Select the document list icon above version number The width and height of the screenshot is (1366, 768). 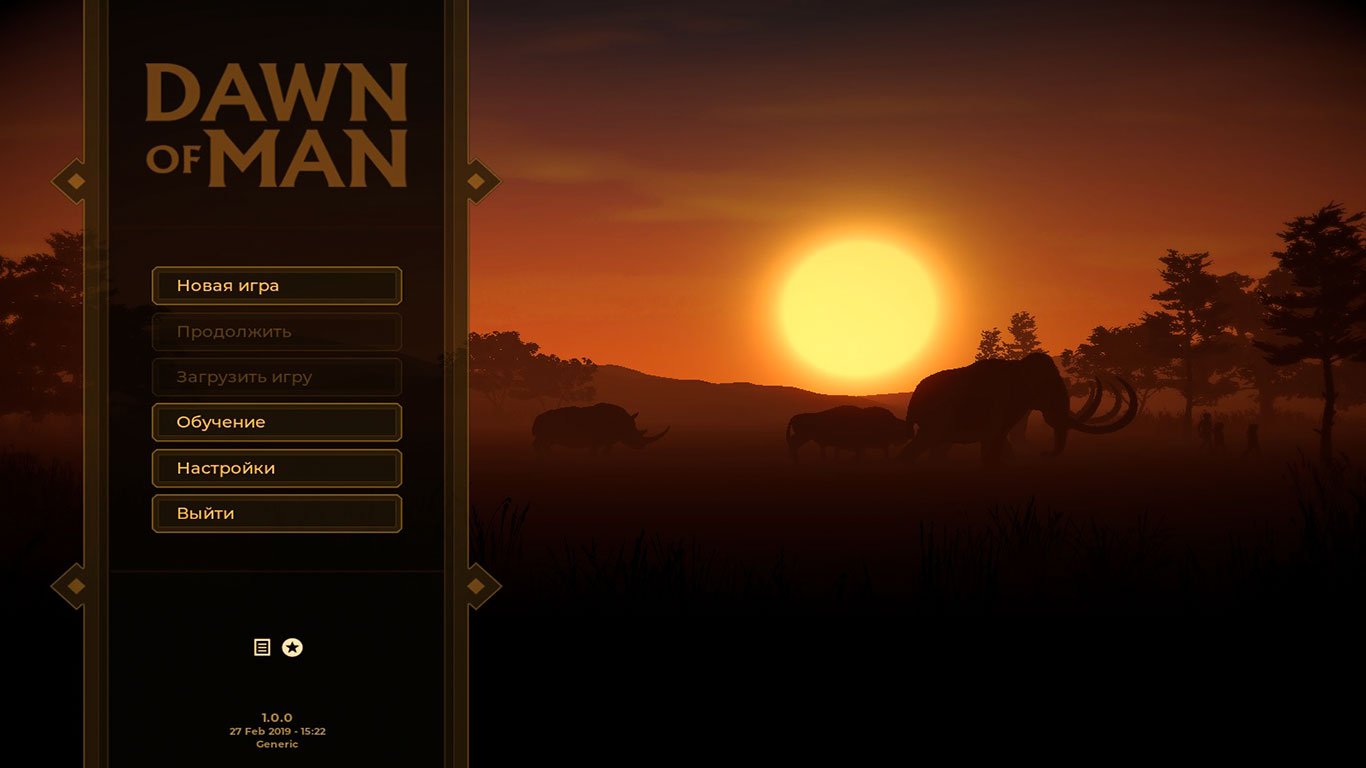click(x=262, y=647)
